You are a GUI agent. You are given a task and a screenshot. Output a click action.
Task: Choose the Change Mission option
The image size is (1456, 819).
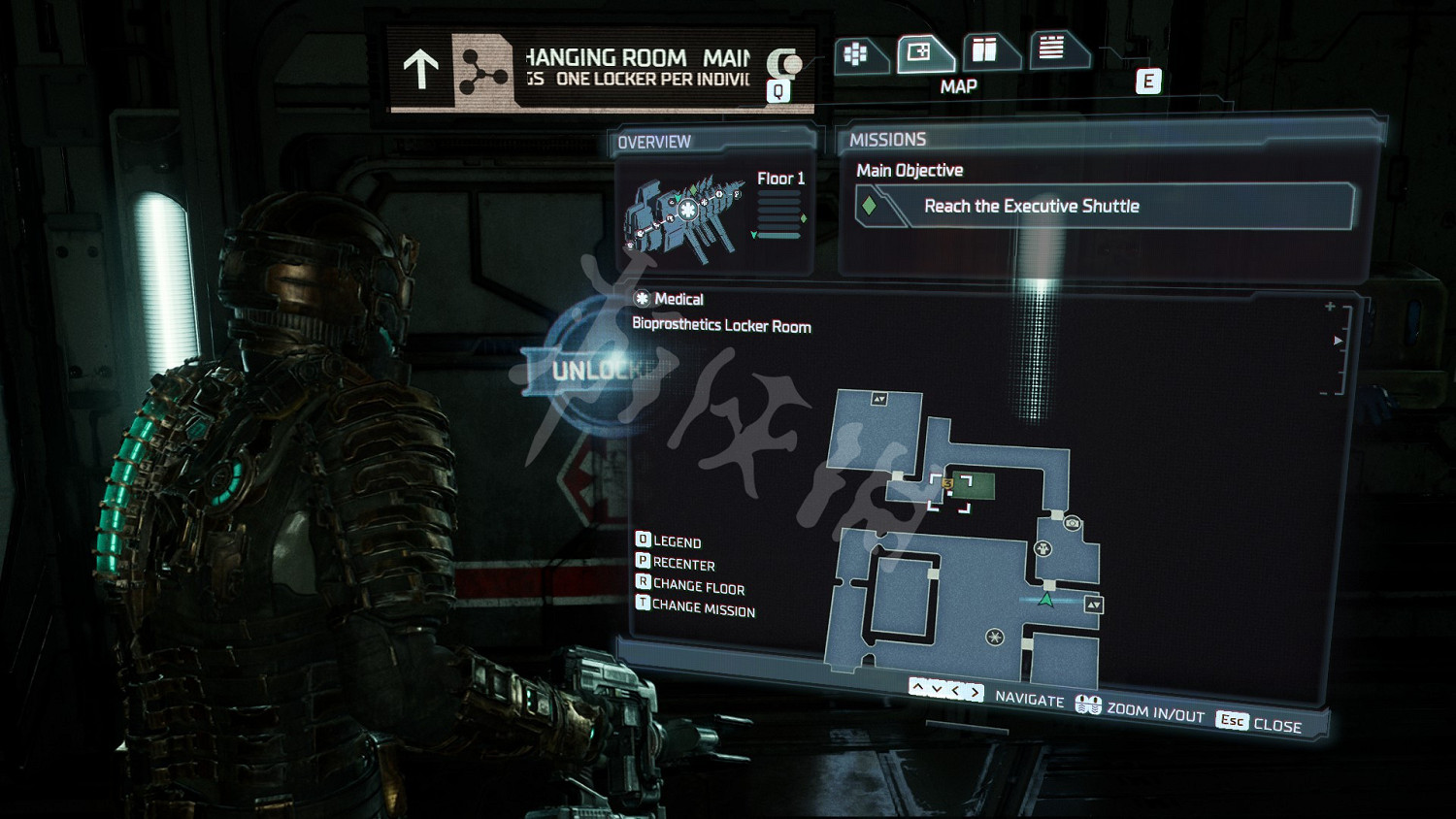(694, 607)
